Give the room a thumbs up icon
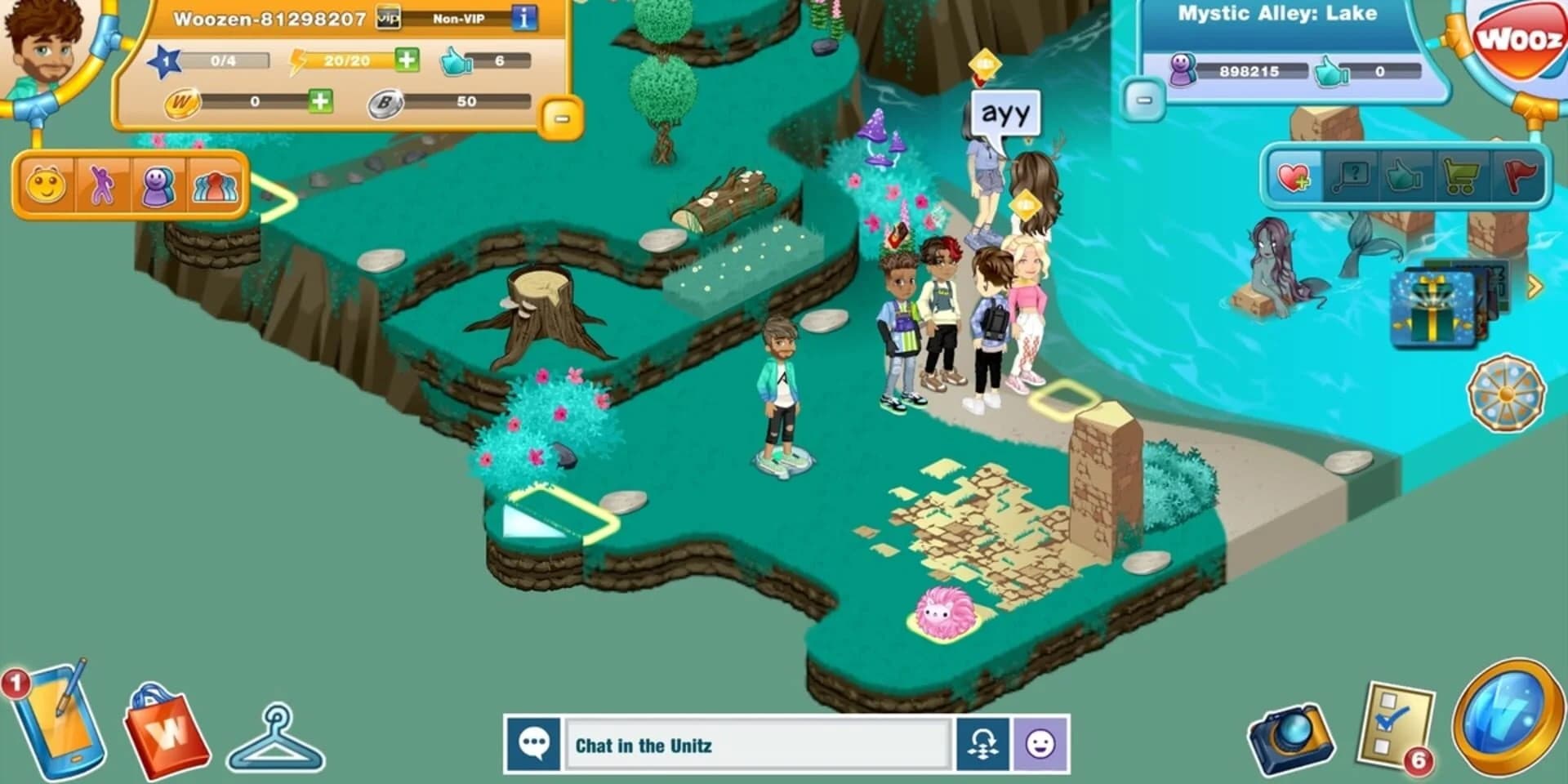This screenshot has width=1568, height=784. pyautogui.click(x=1406, y=175)
